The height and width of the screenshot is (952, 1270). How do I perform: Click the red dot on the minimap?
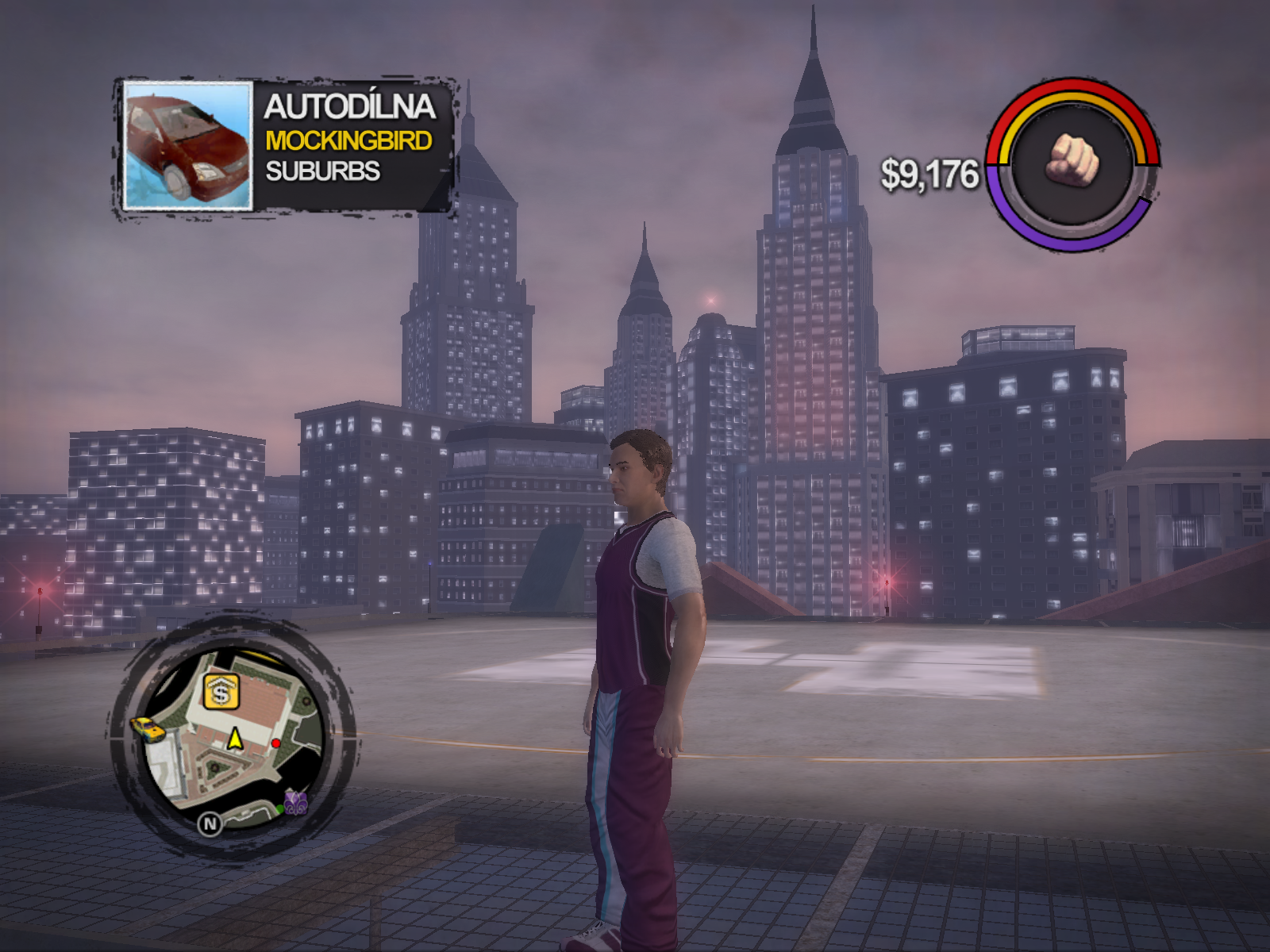click(x=275, y=743)
